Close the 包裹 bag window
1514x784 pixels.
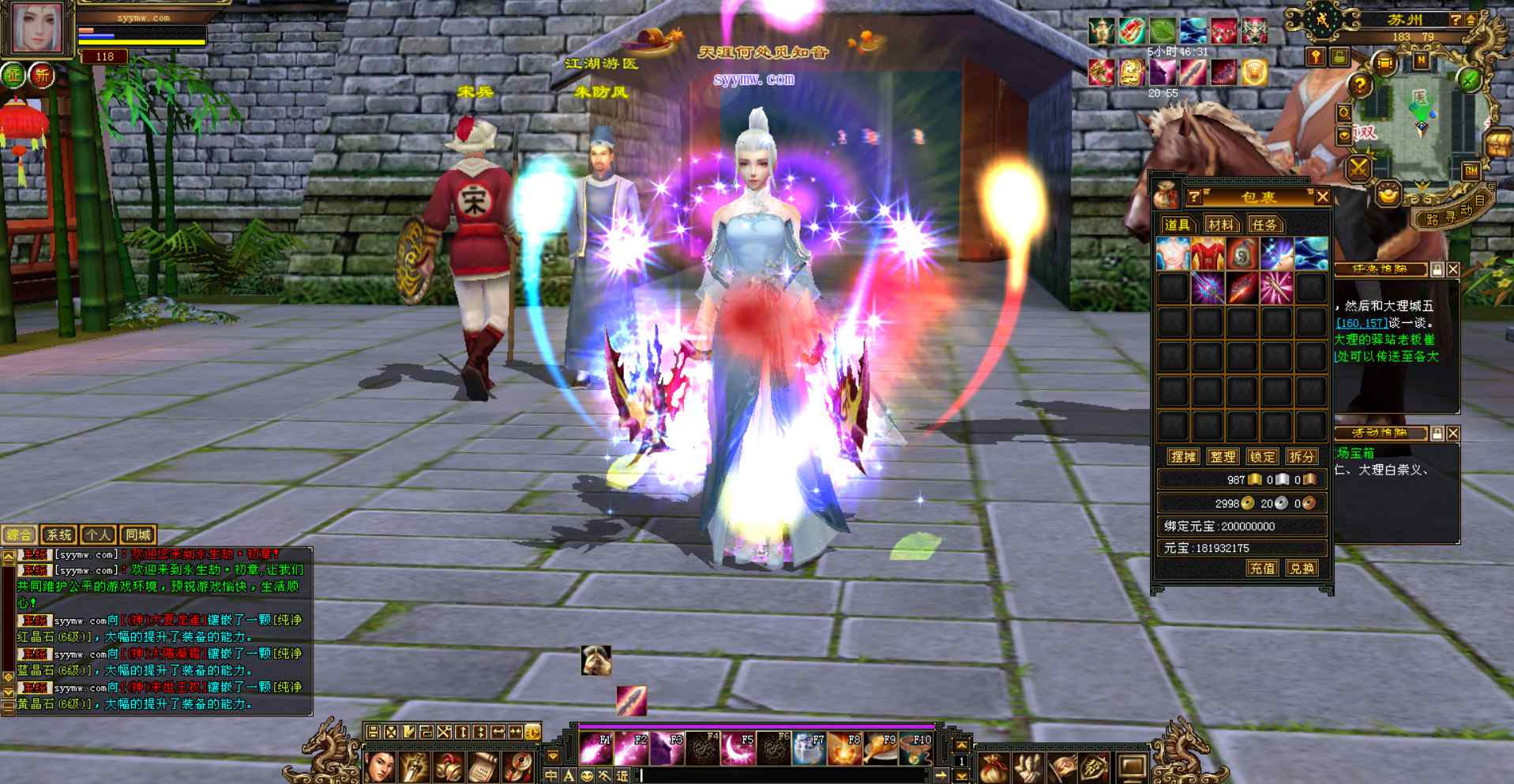pyautogui.click(x=1323, y=197)
